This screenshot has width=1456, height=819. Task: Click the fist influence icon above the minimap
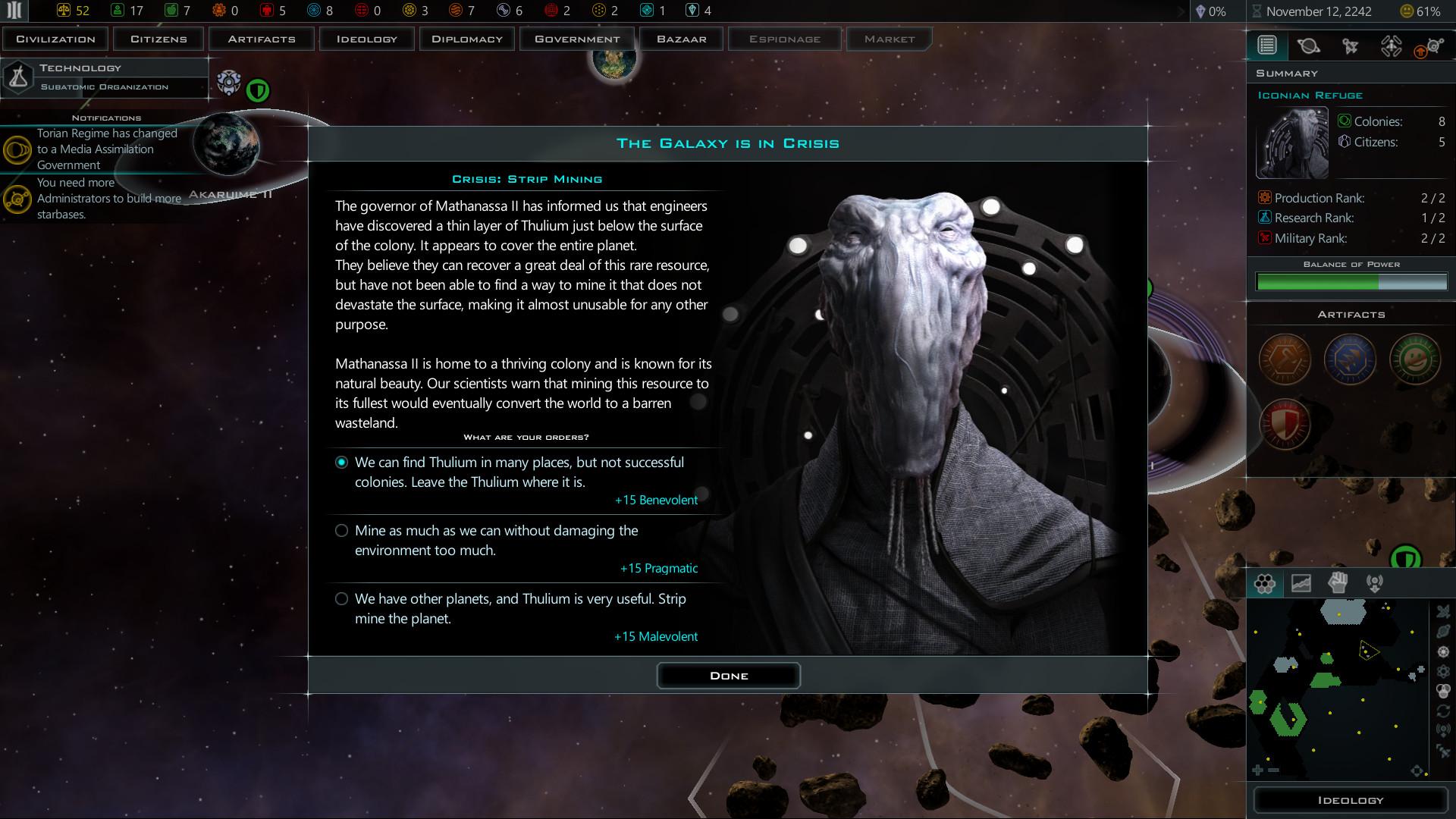tap(1338, 582)
